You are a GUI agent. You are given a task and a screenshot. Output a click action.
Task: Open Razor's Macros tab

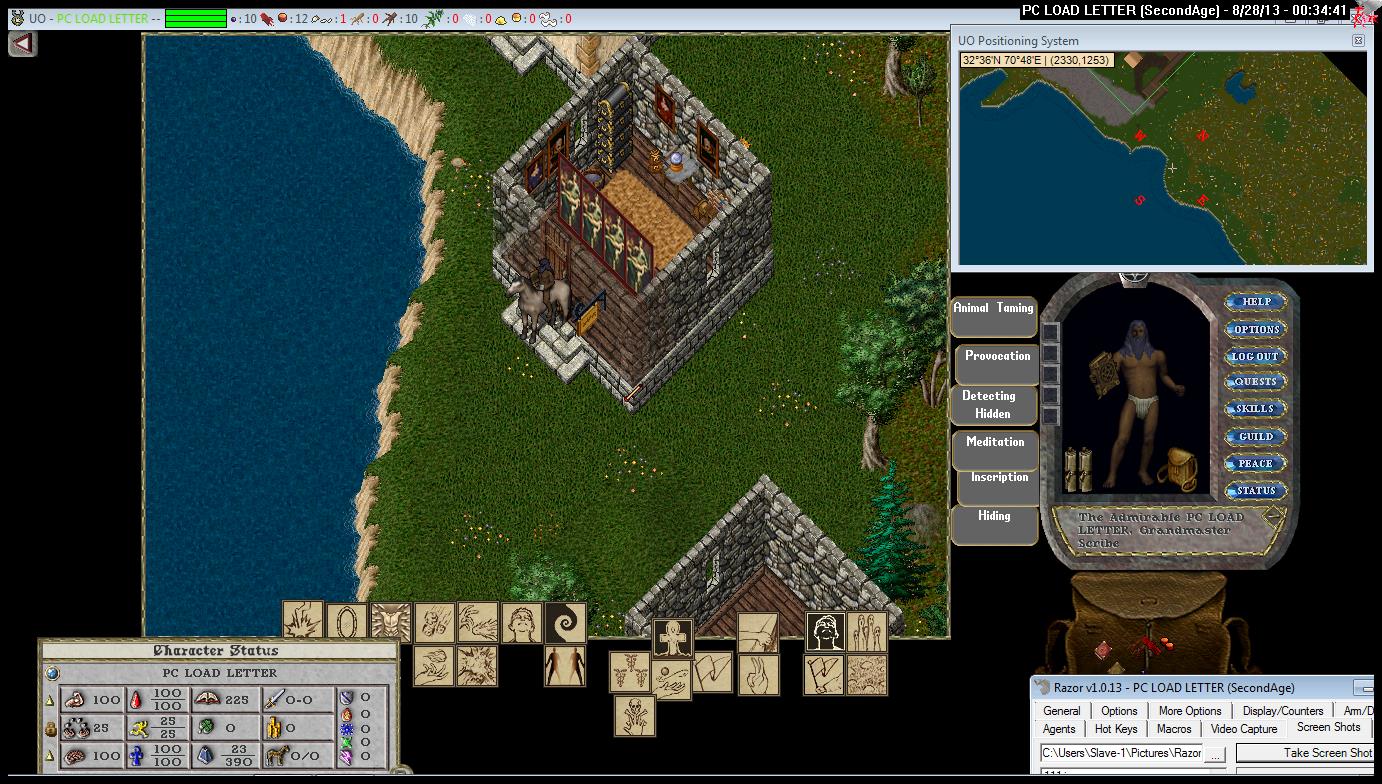coord(1174,729)
